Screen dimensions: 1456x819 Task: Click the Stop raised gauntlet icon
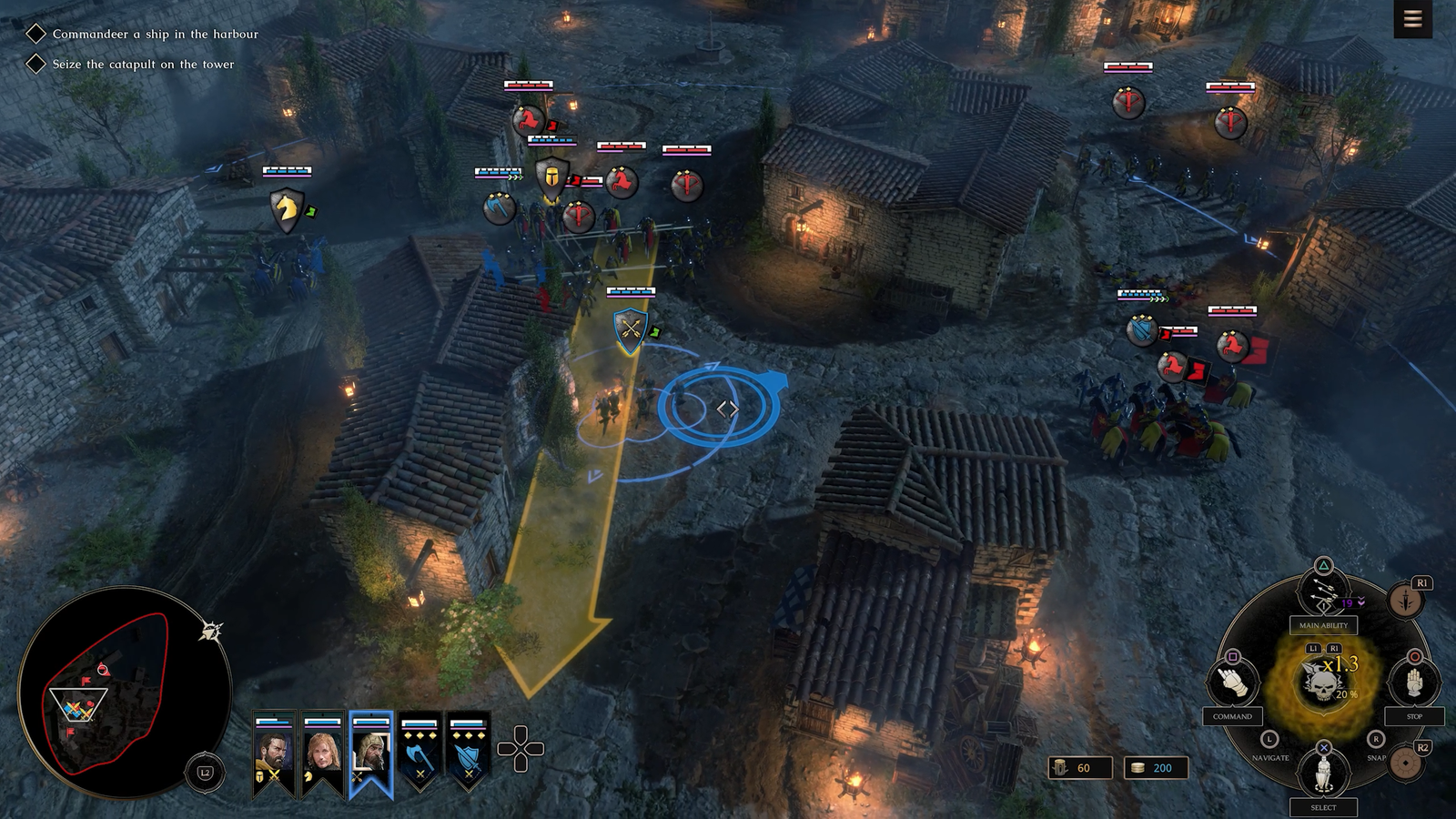(x=1414, y=682)
